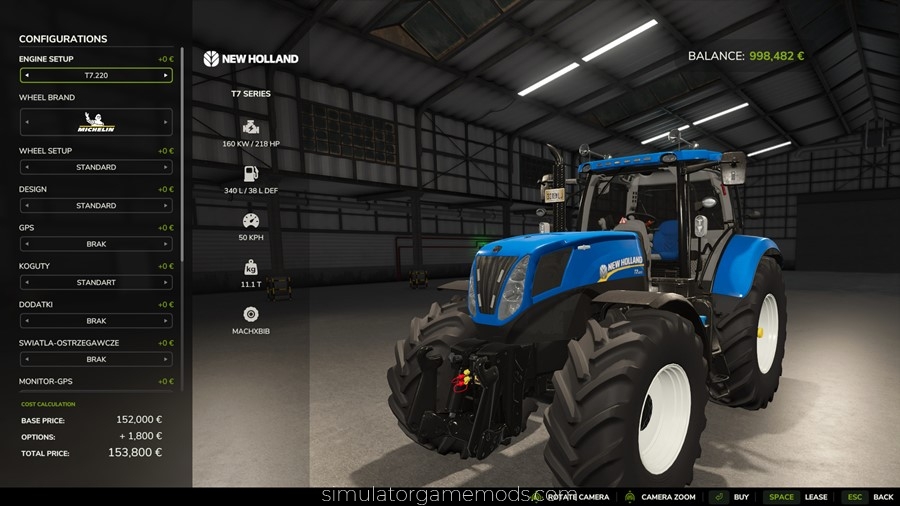Viewport: 900px width, 506px height.
Task: Go back from the configuration screen
Action: 883,497
